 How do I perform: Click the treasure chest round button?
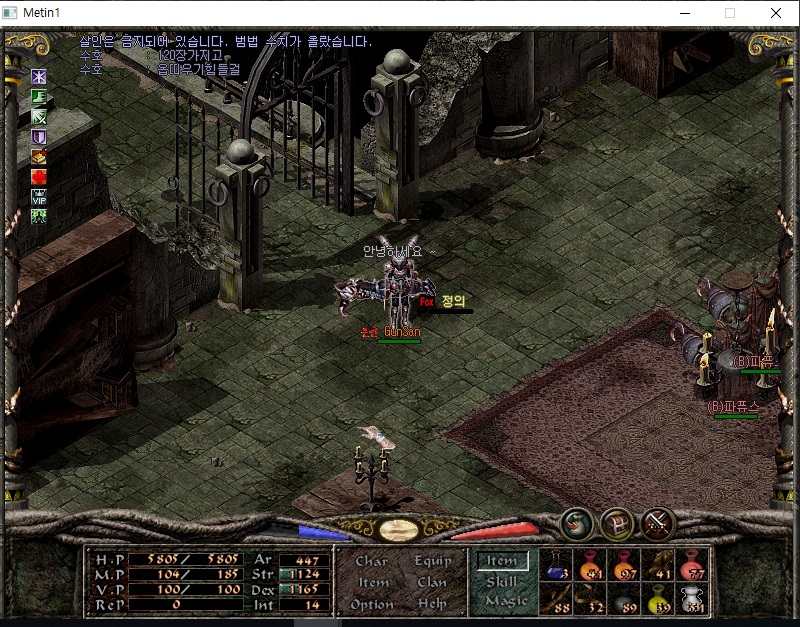click(616, 524)
